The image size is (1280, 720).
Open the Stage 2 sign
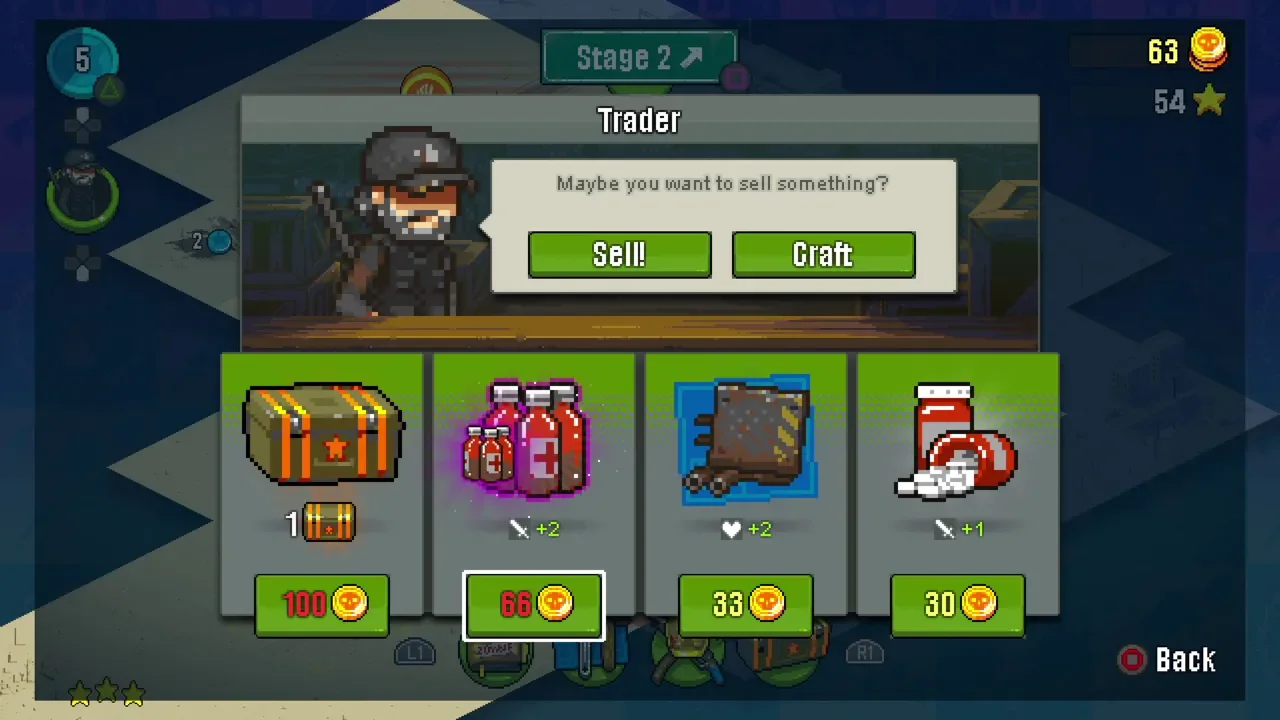click(x=639, y=58)
